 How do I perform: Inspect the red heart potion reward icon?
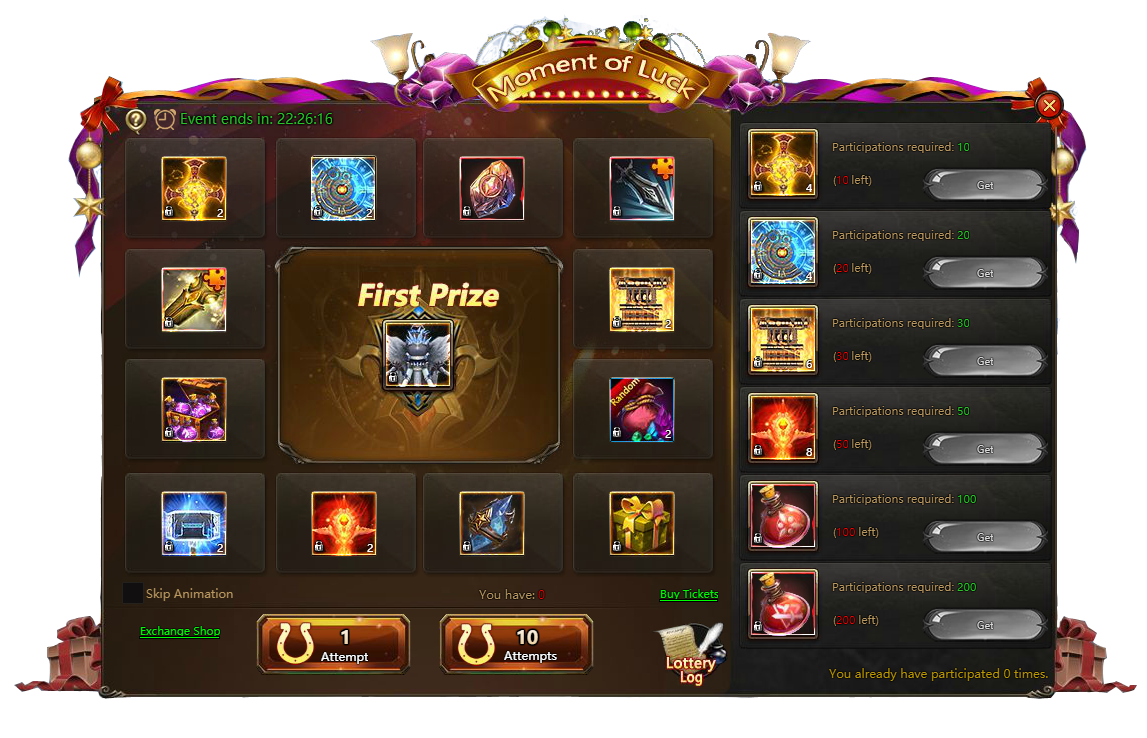pos(783,515)
